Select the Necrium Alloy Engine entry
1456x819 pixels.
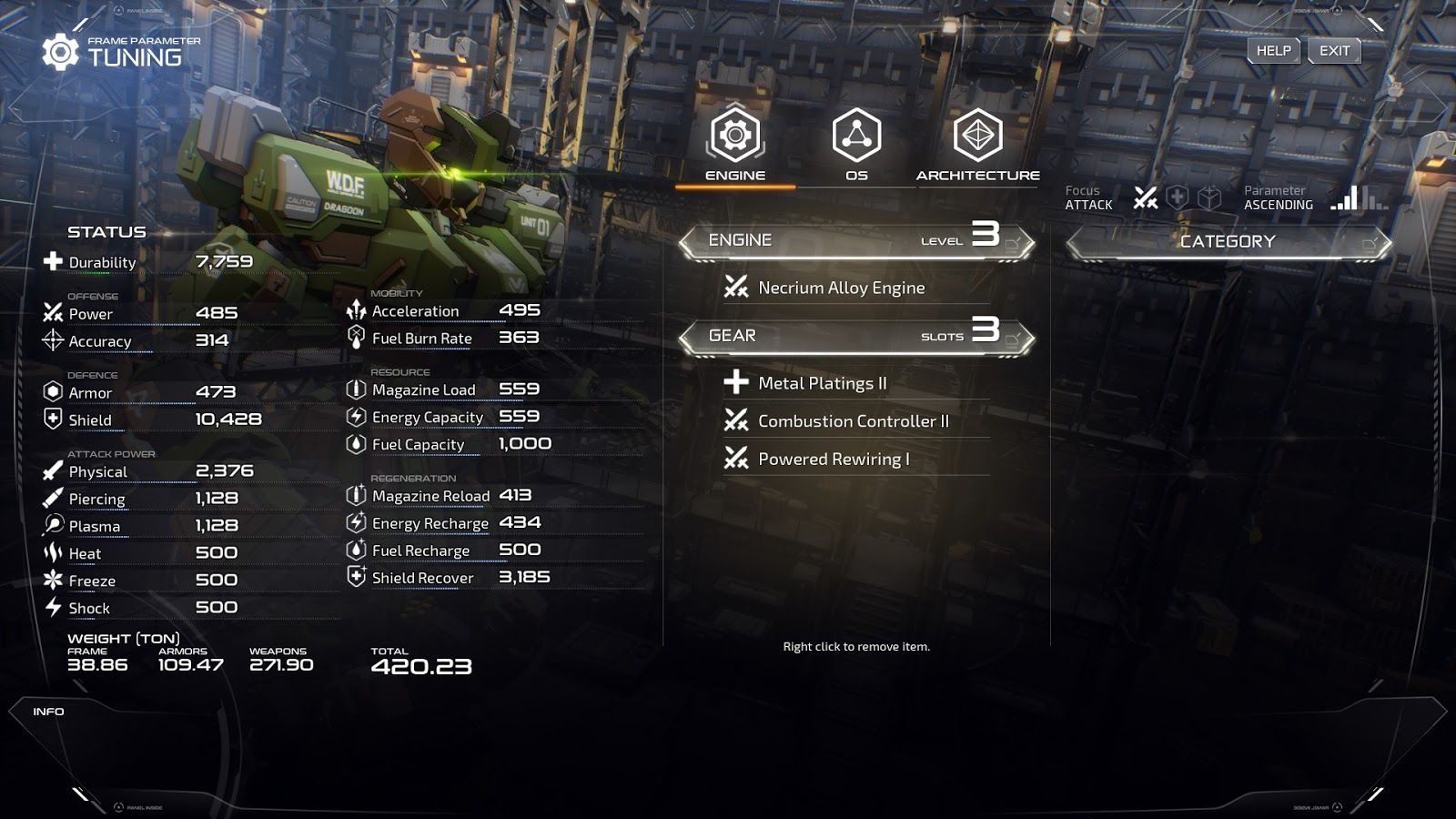pyautogui.click(x=841, y=288)
